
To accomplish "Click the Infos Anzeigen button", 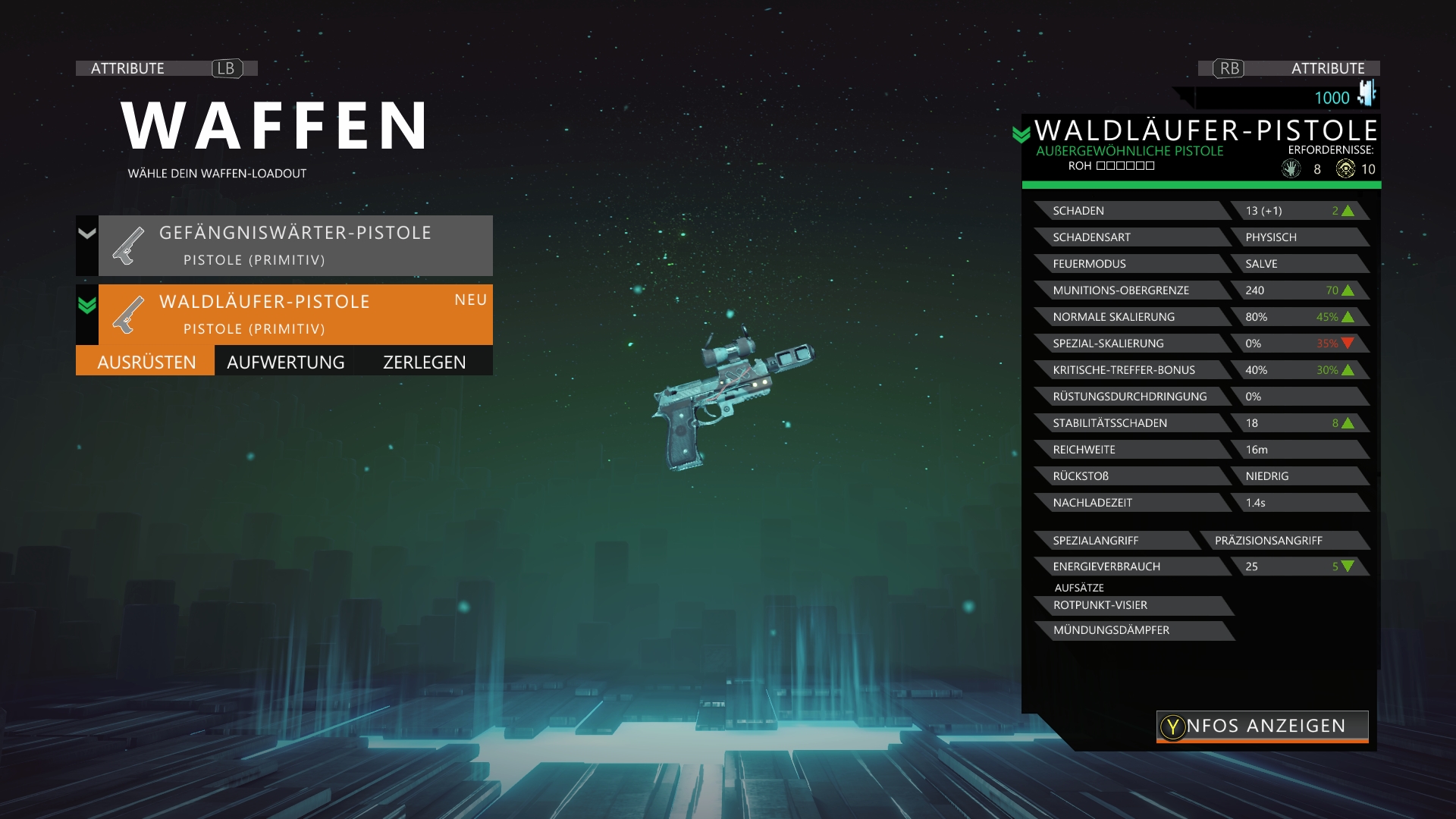I will tap(1263, 726).
